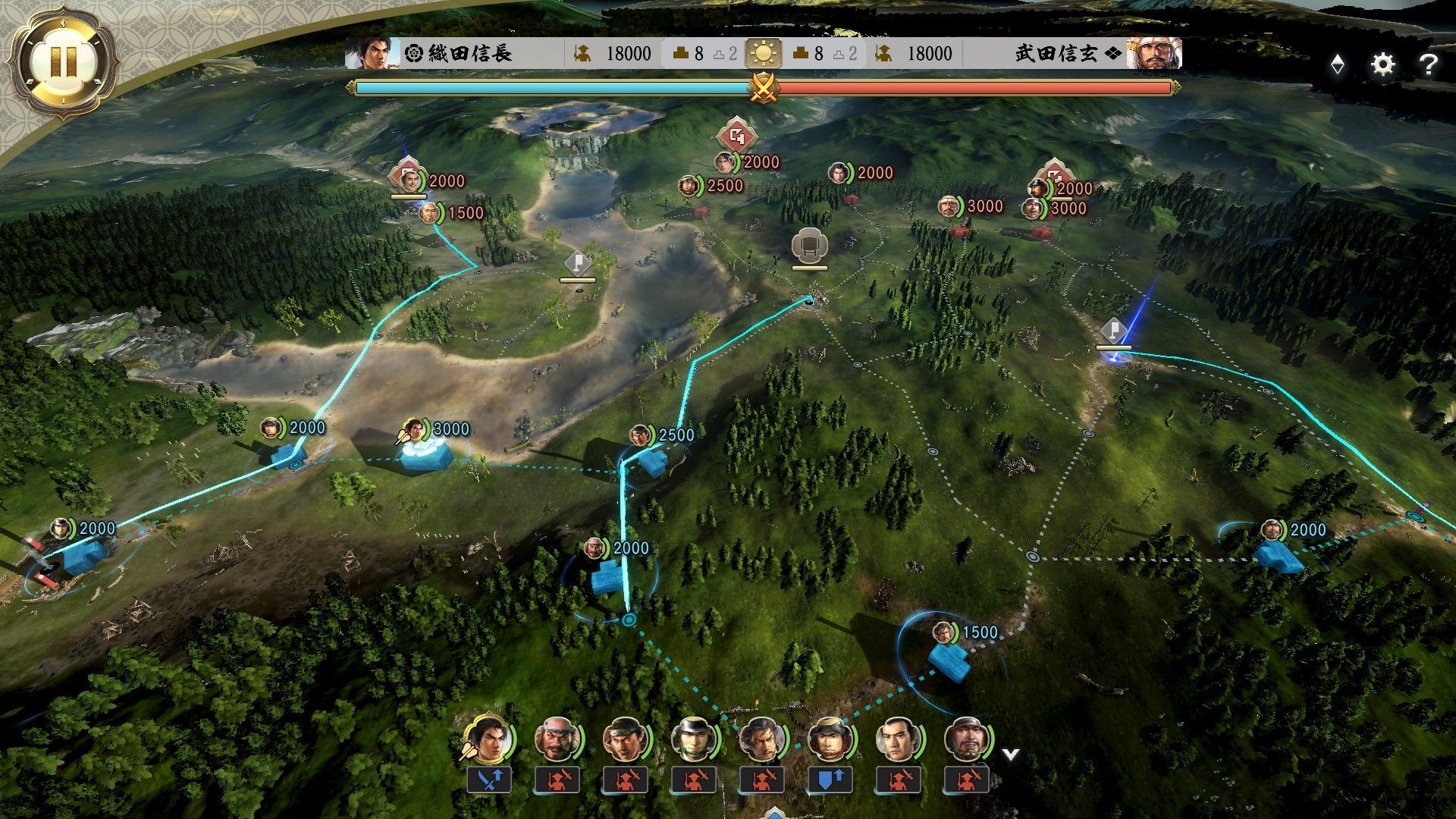Click the sun weather icon
Viewport: 1456px width, 819px height.
[x=763, y=54]
